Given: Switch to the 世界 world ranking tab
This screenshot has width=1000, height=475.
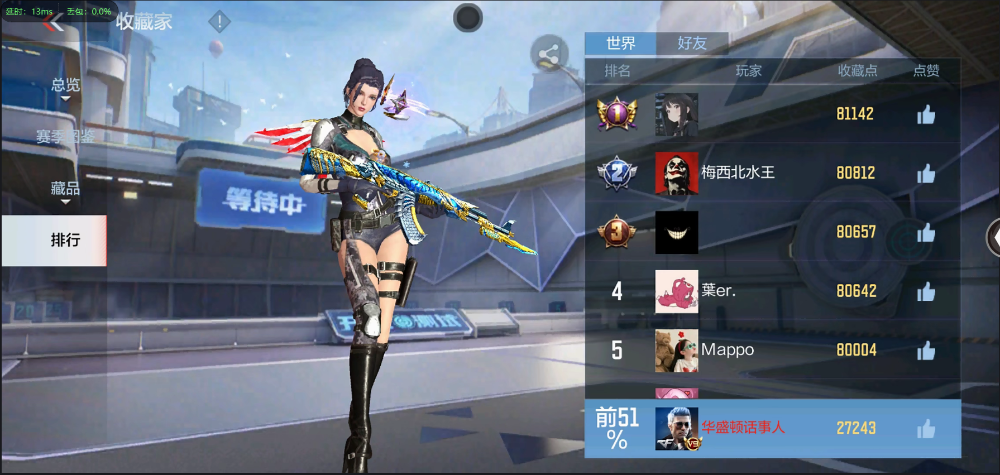Looking at the screenshot, I should coord(621,43).
